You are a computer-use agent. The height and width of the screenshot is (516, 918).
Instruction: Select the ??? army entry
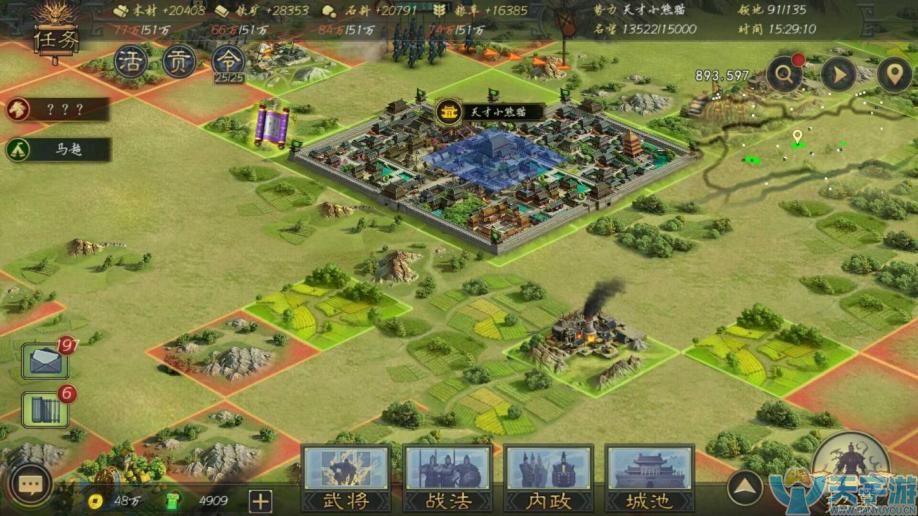[56, 109]
